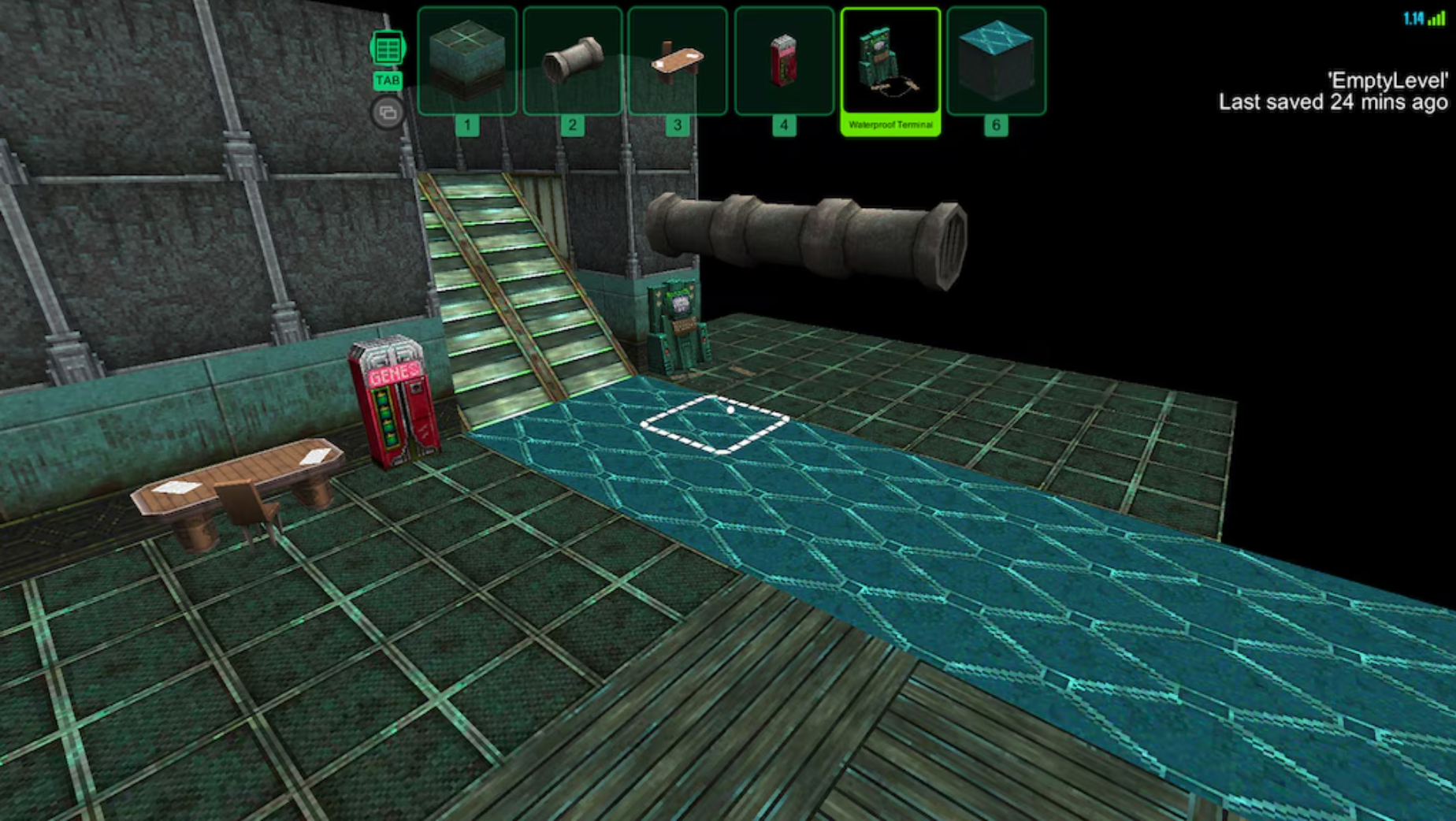1456x821 pixels.
Task: Open the item catalog grid icon
Action: click(387, 49)
